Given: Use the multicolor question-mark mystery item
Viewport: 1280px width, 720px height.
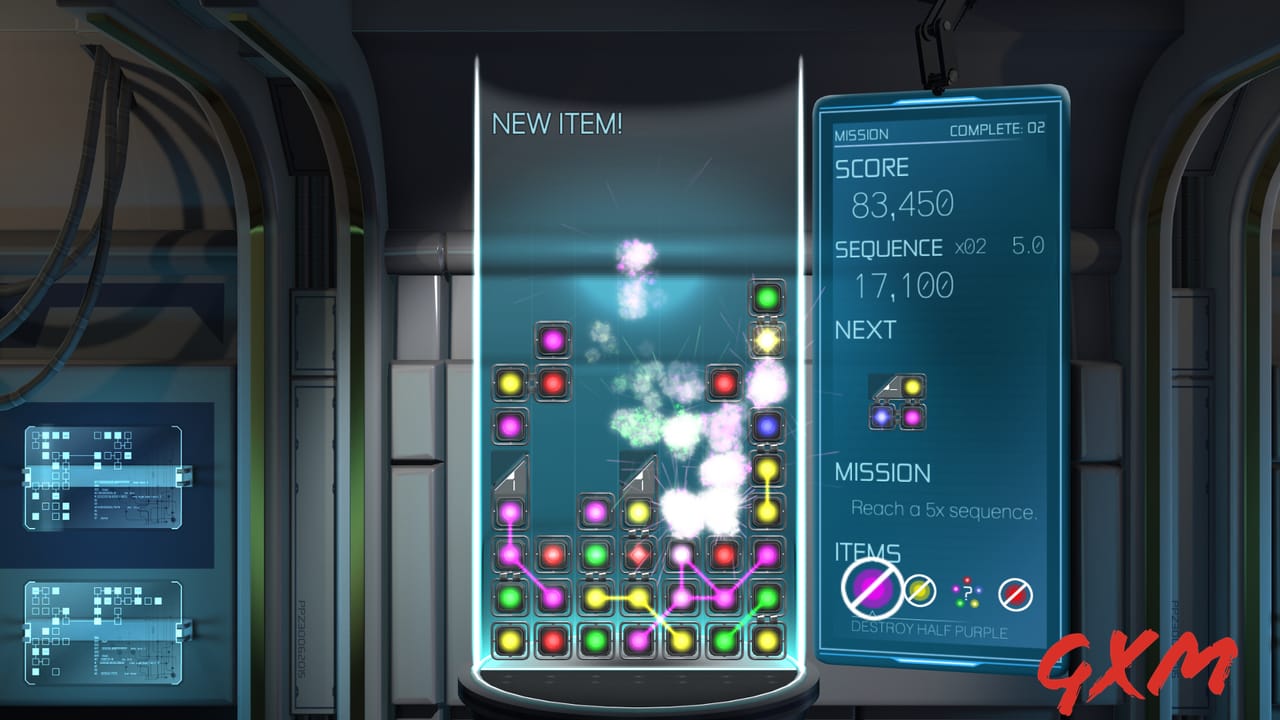Looking at the screenshot, I should (x=965, y=590).
